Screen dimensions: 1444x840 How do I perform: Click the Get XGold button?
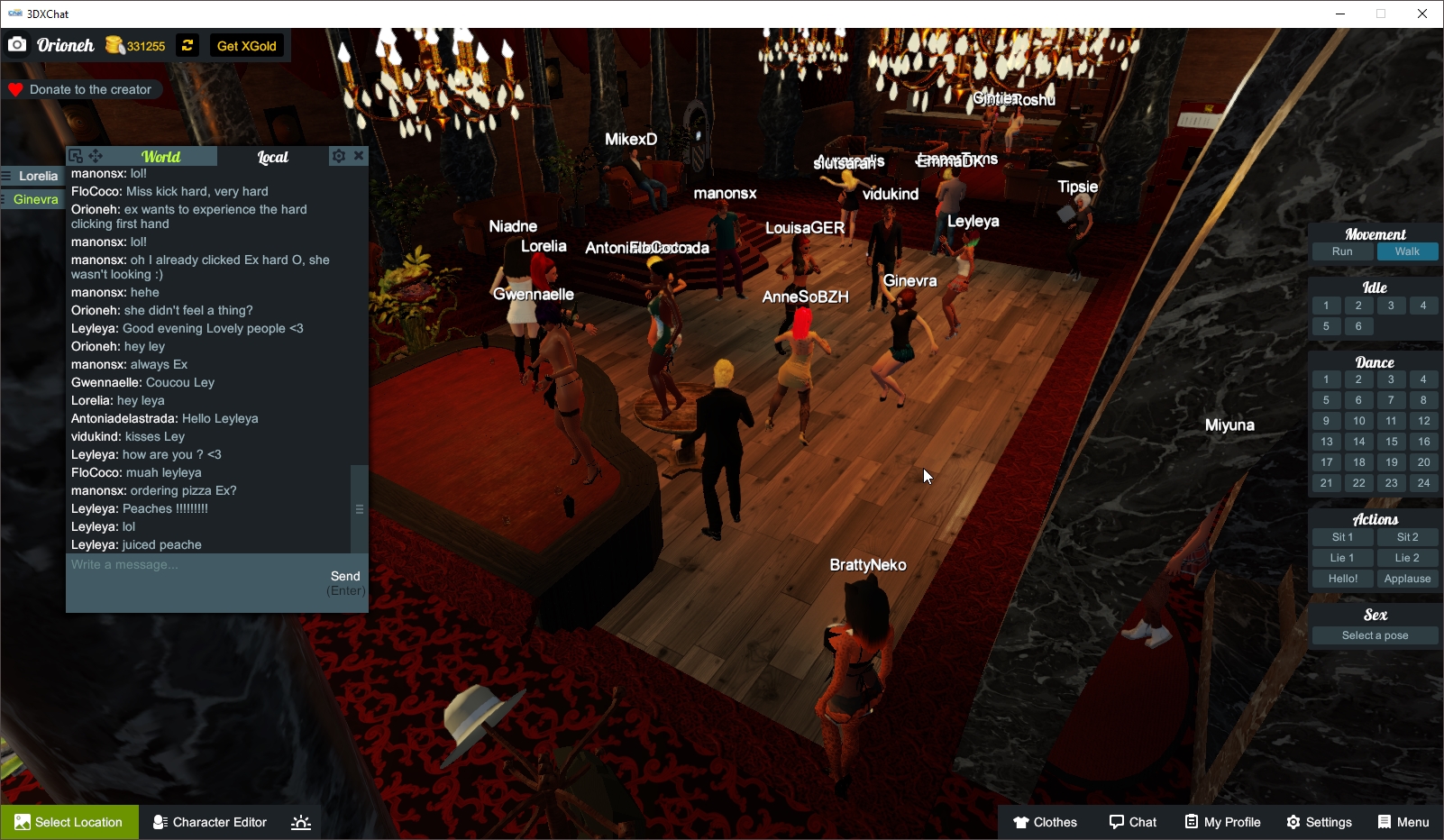(x=247, y=45)
